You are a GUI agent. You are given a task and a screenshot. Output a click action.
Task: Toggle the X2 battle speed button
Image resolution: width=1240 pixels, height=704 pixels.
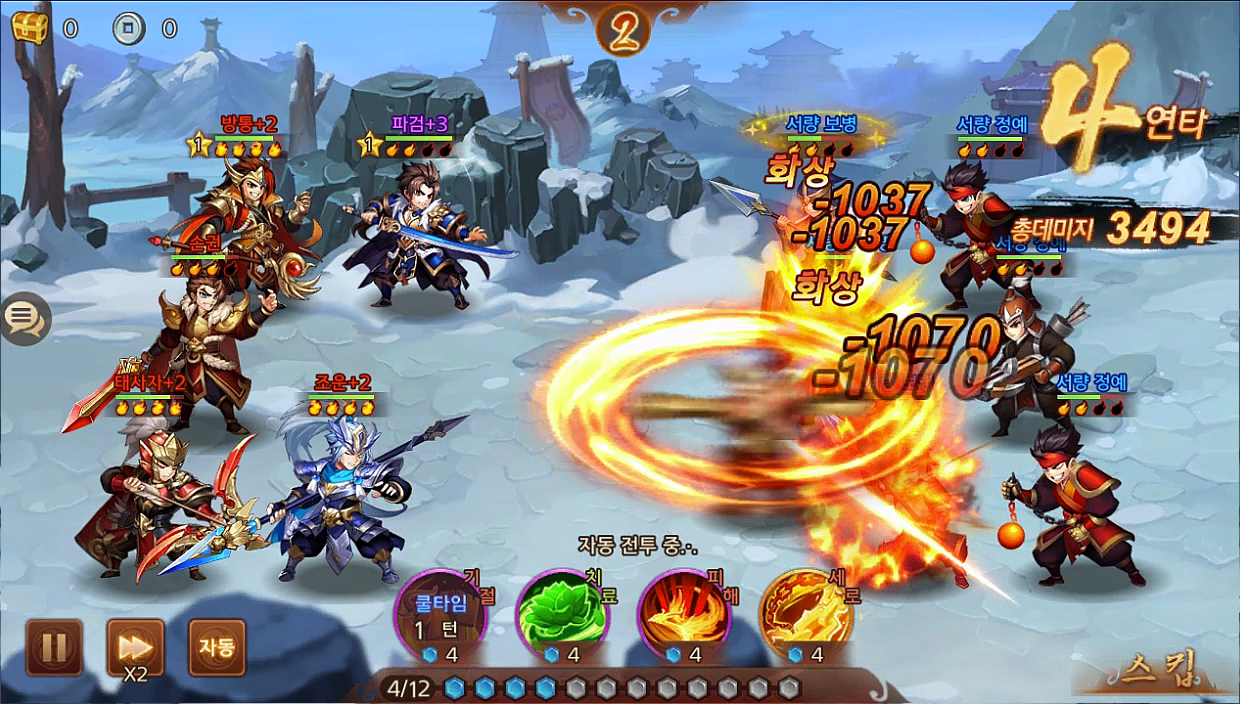[x=135, y=647]
